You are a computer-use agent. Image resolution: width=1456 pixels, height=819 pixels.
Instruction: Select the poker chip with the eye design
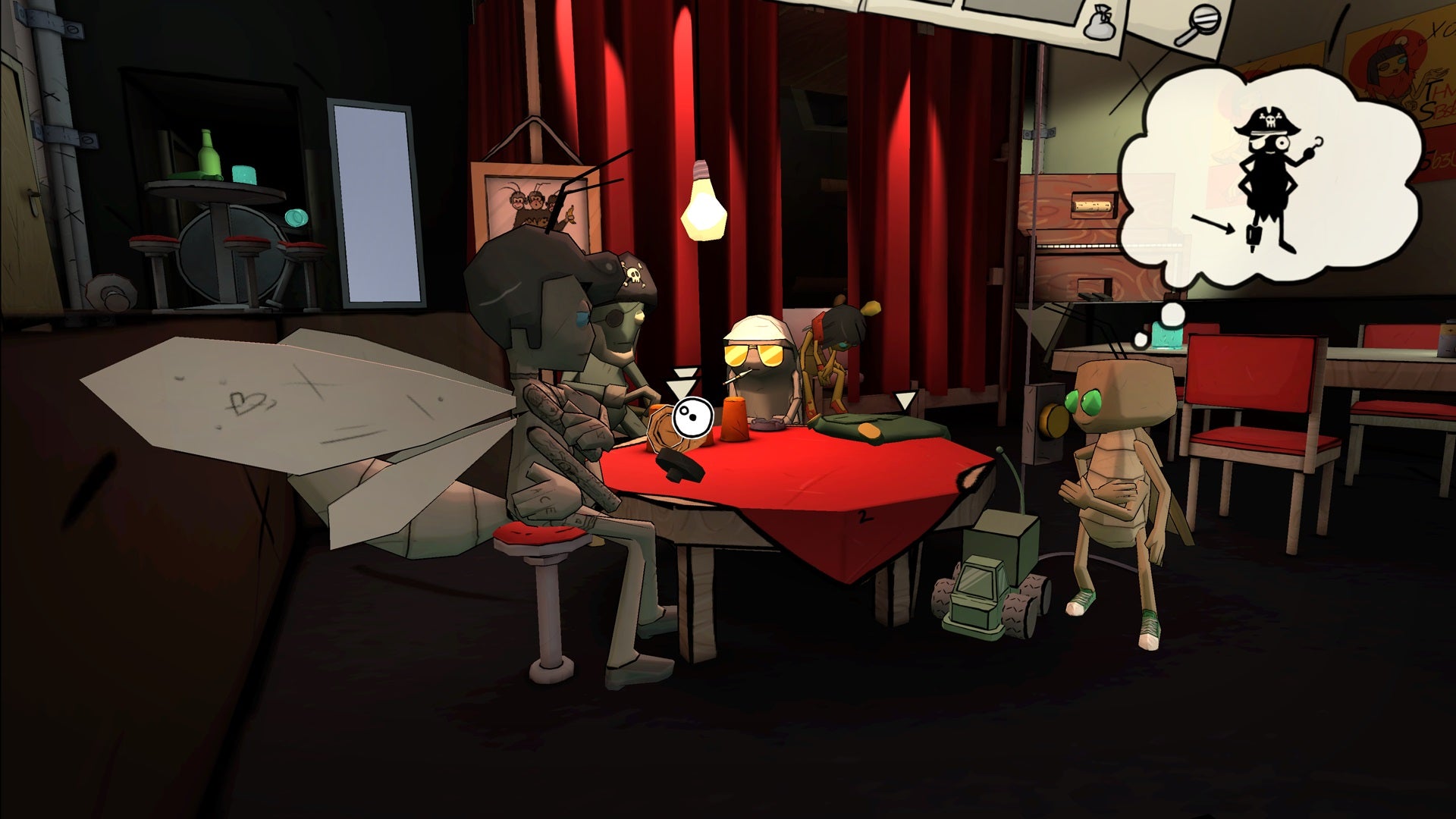pyautogui.click(x=692, y=417)
